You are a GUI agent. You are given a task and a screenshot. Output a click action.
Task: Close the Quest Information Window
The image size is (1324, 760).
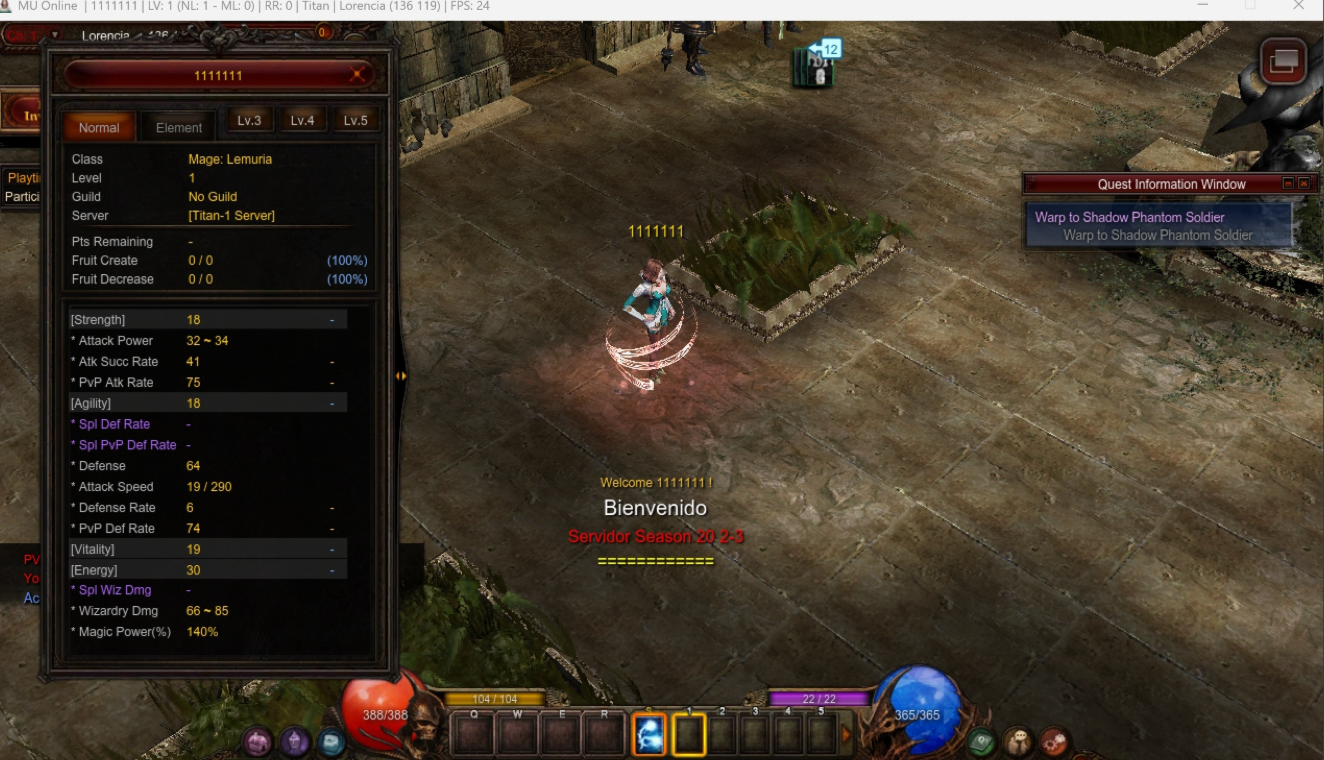tap(1304, 184)
